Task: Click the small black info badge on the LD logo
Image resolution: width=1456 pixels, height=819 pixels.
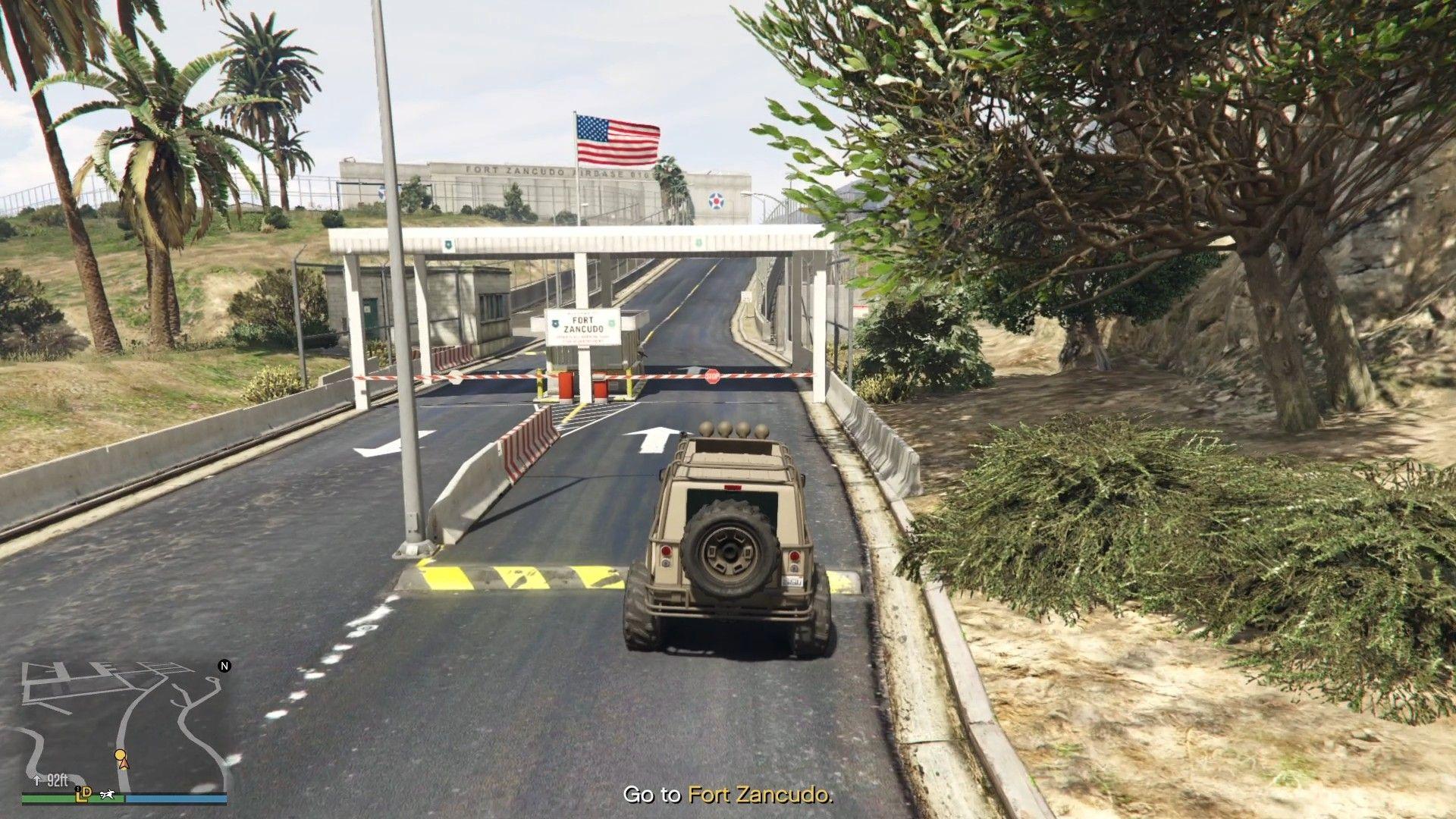Action: click(x=77, y=788)
